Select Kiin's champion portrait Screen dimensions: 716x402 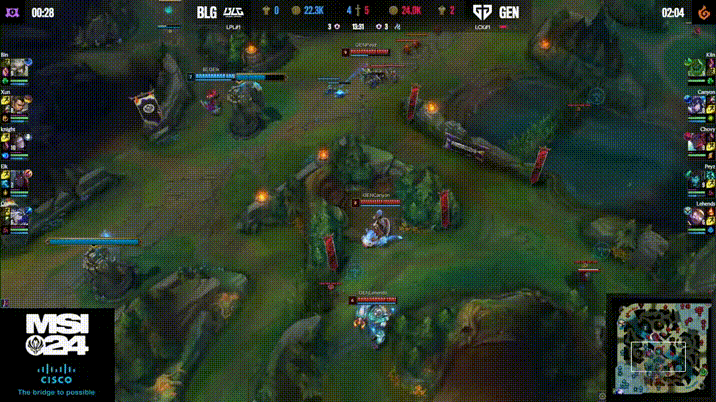coord(697,68)
